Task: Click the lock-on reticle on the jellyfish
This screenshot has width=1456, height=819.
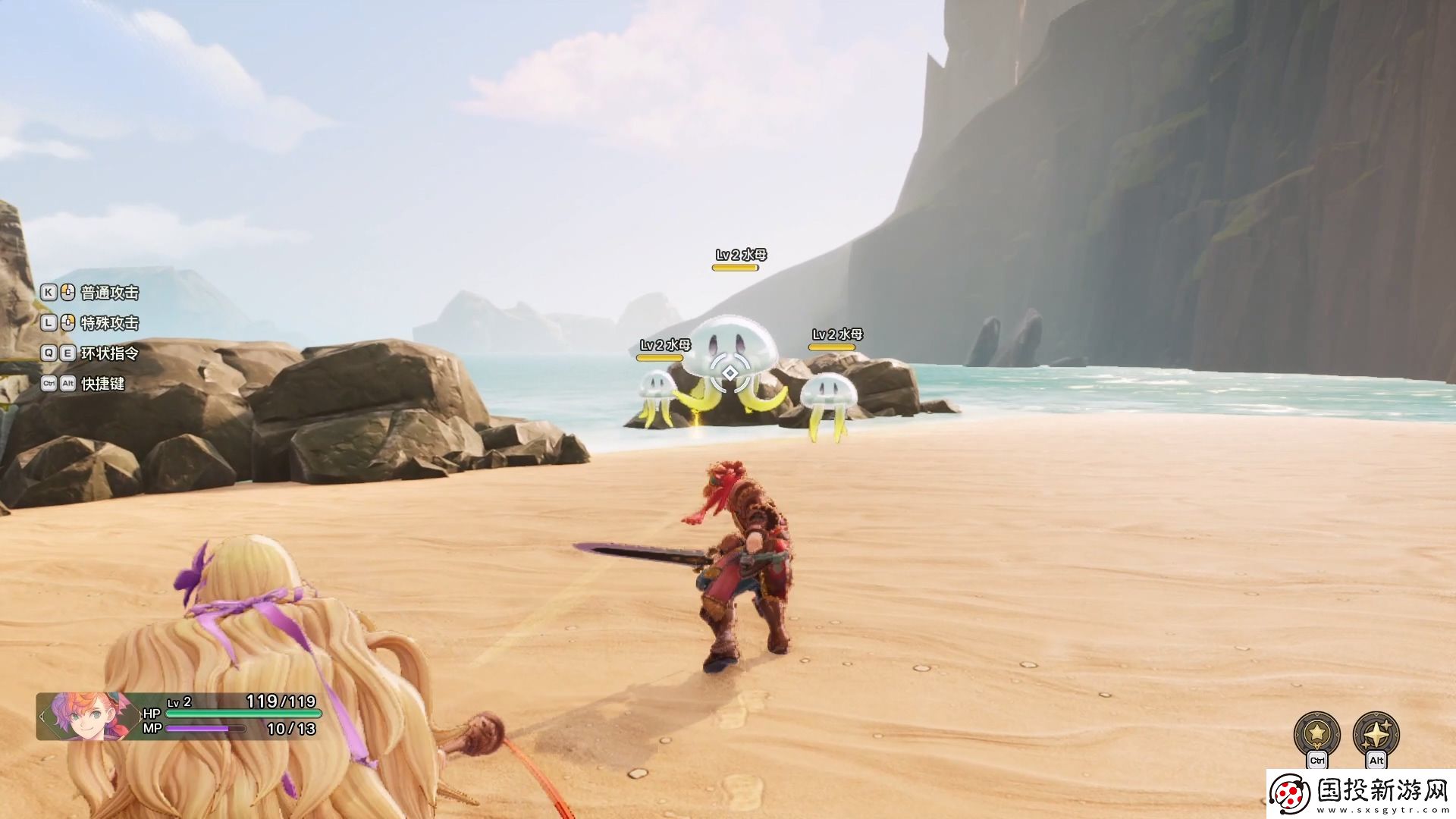Action: tap(730, 373)
